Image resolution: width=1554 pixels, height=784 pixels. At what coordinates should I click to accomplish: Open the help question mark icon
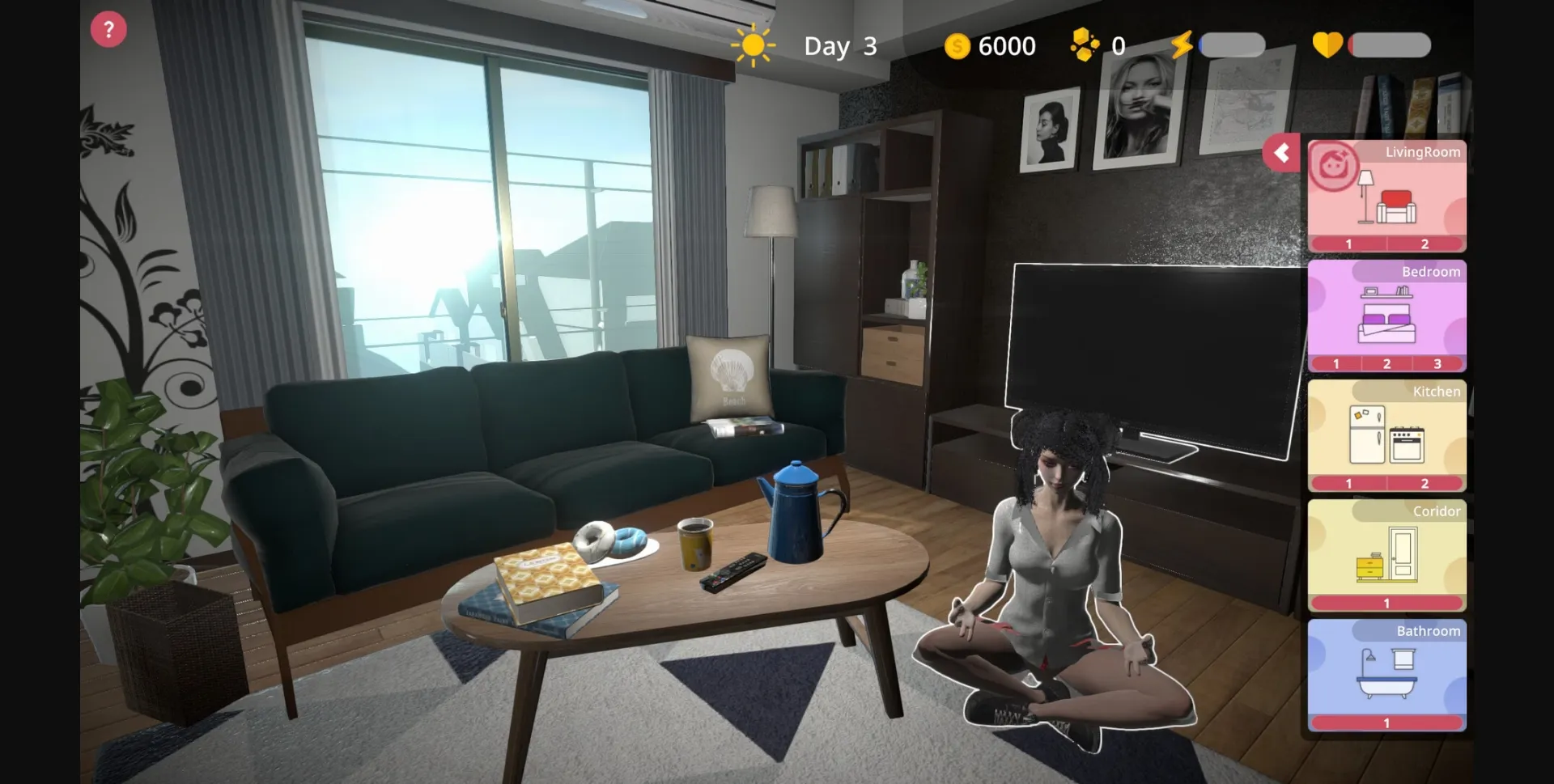108,28
